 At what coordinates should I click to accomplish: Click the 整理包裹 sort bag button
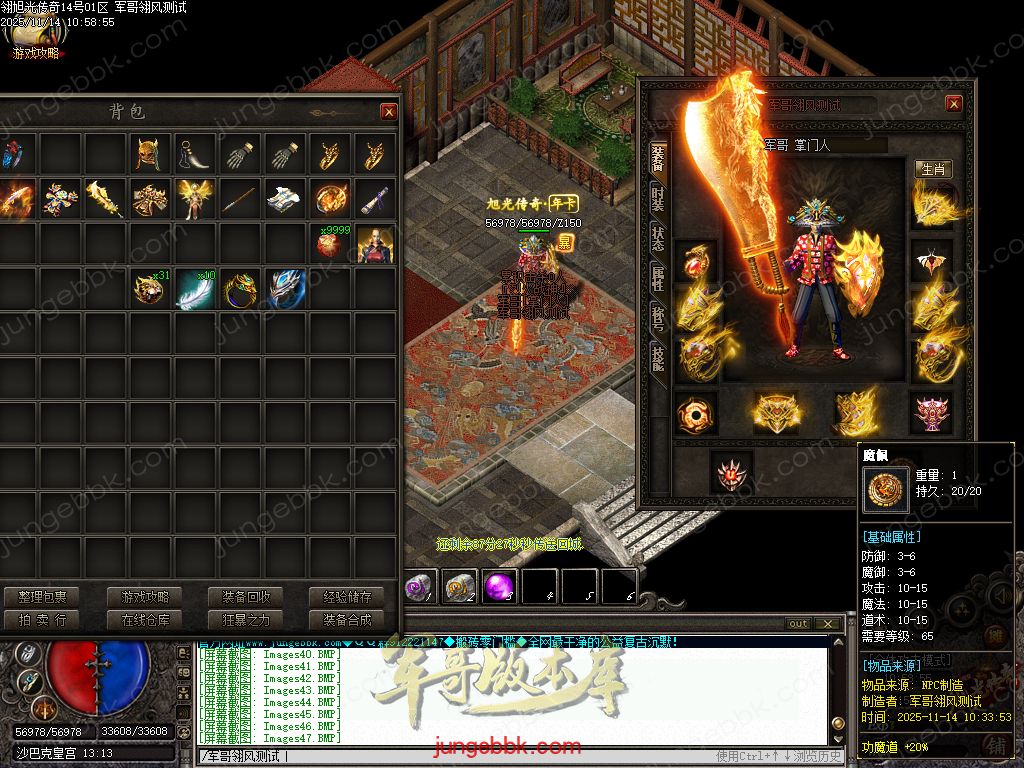point(42,597)
